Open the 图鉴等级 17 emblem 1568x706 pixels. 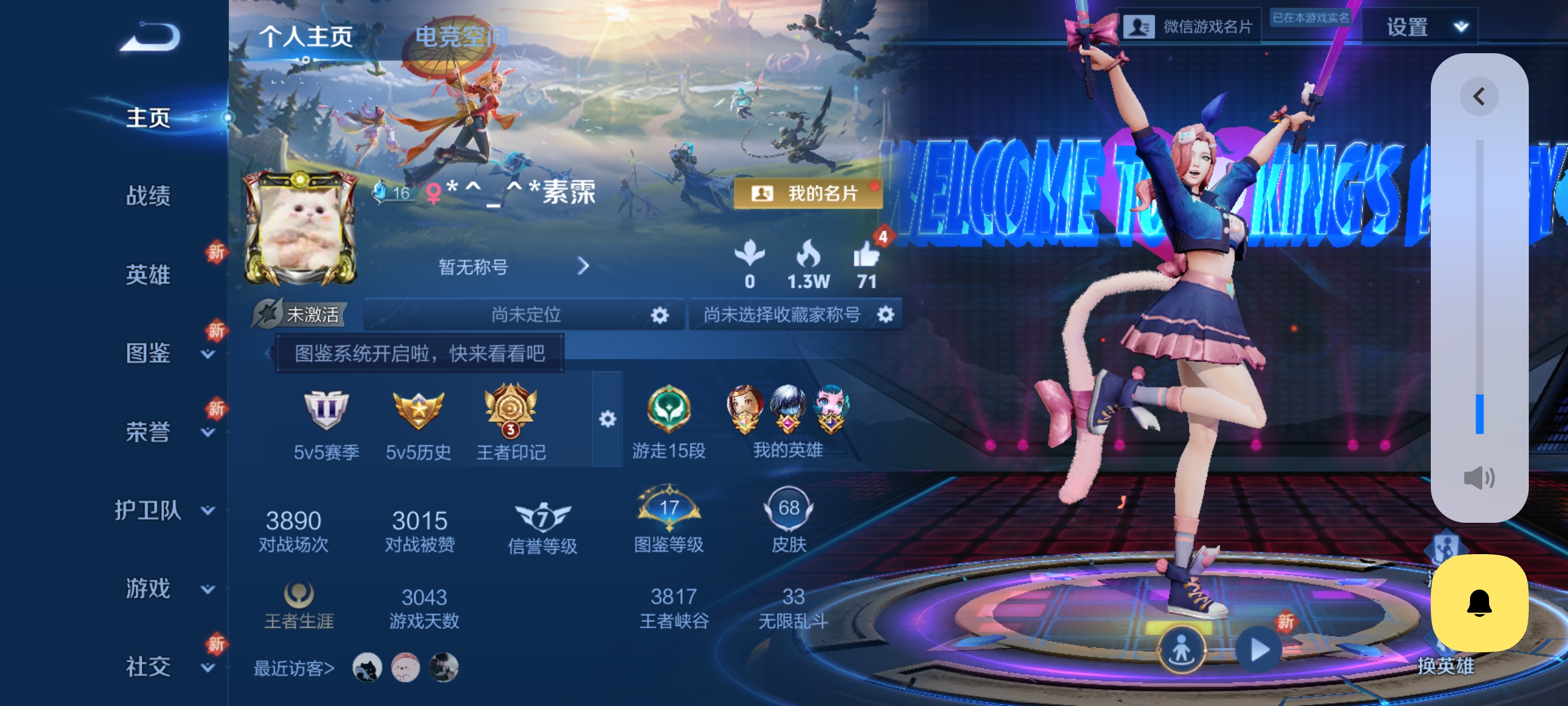pos(670,509)
